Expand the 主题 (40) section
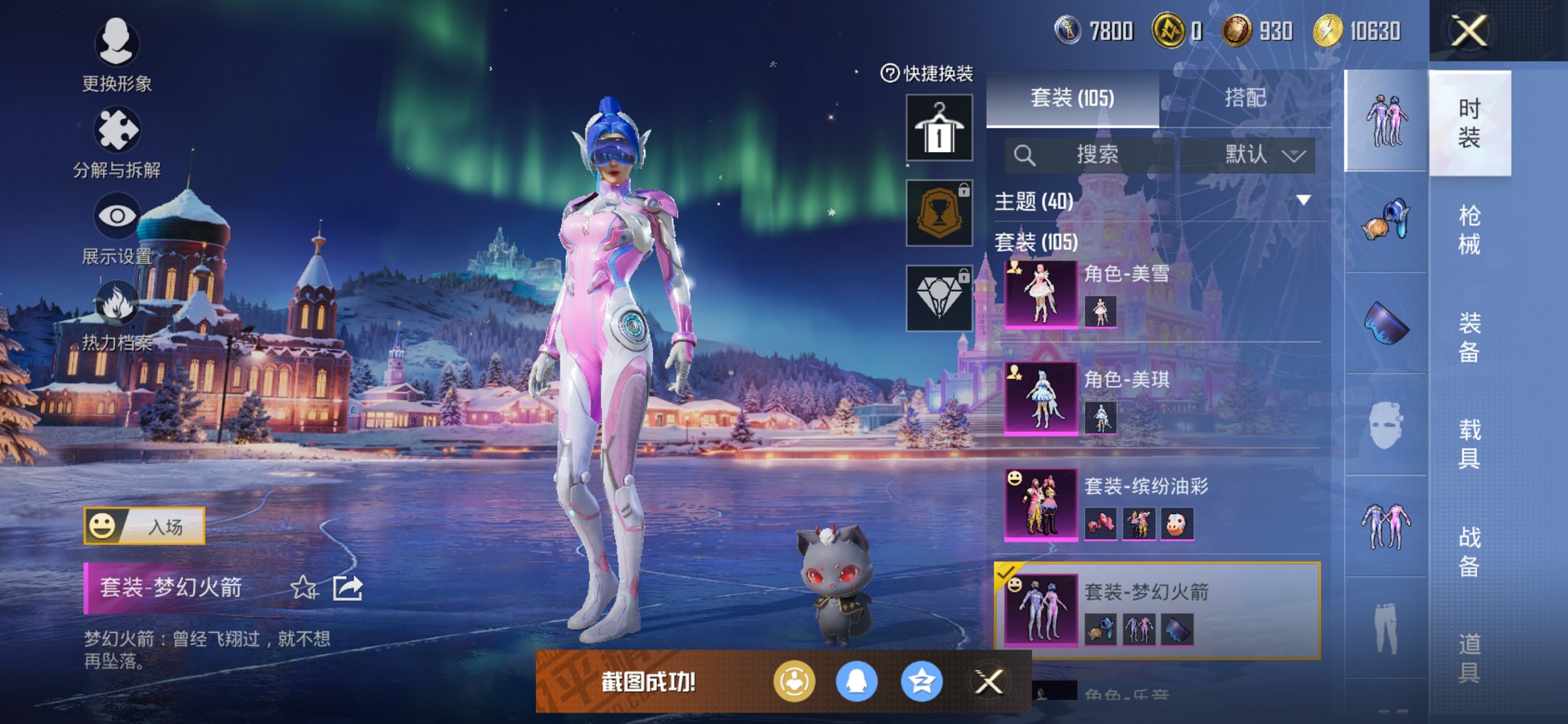Image resolution: width=1568 pixels, height=724 pixels. pos(1303,200)
